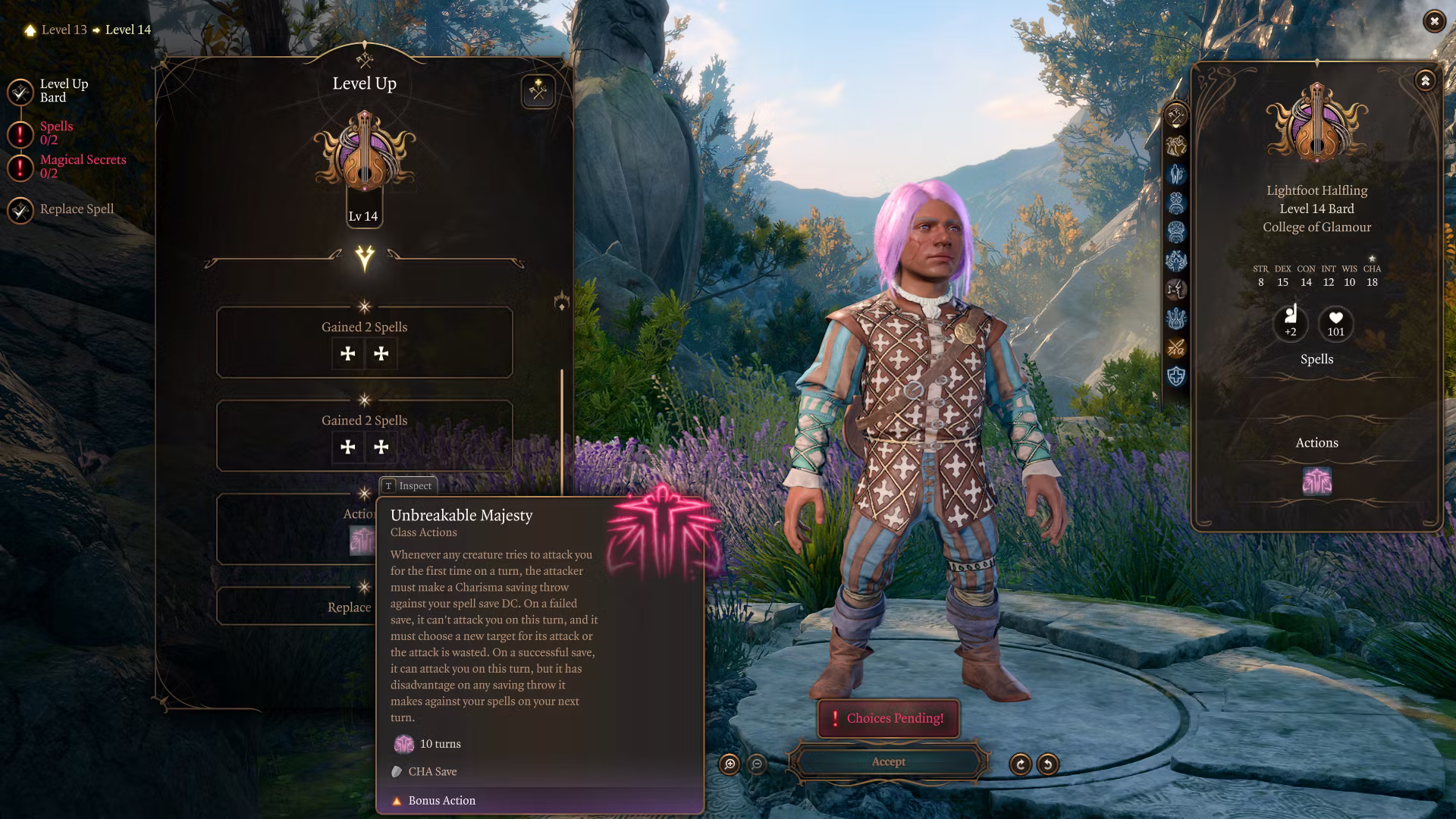1456x819 pixels.
Task: Zoom in on the character
Action: click(730, 764)
